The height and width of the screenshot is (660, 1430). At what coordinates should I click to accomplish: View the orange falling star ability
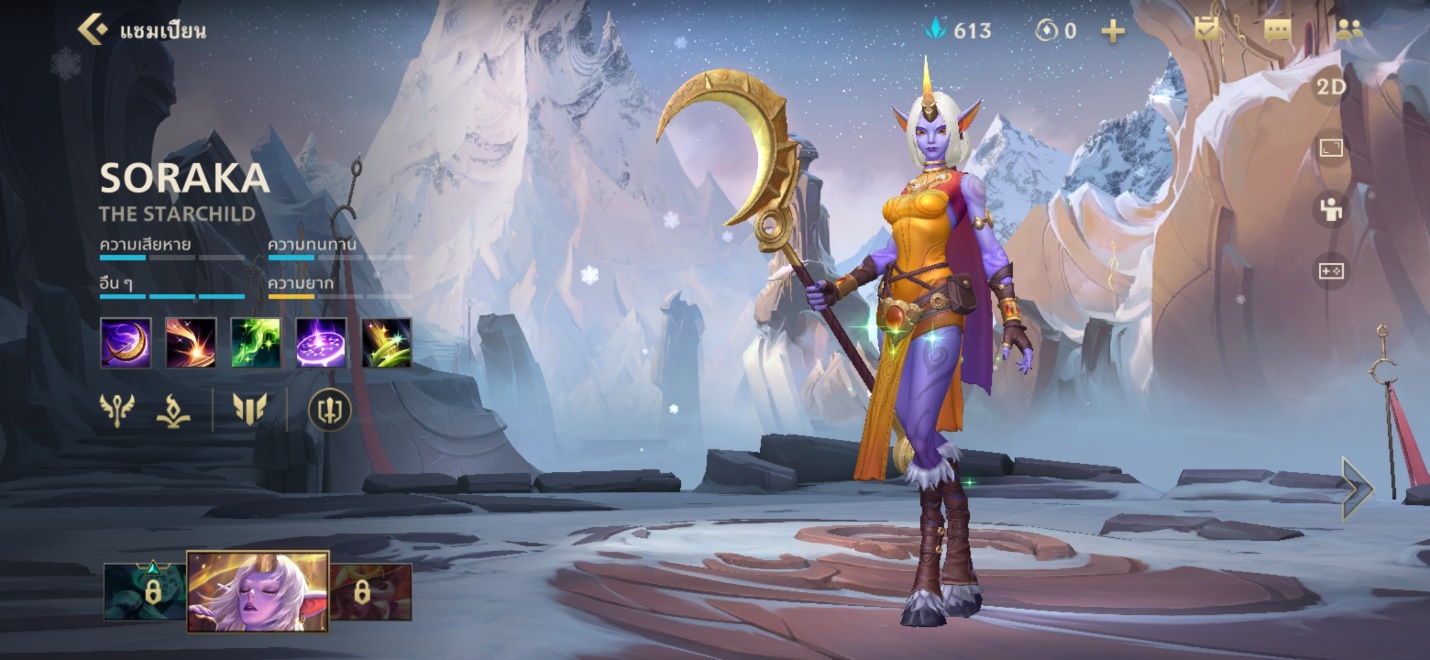pyautogui.click(x=191, y=343)
